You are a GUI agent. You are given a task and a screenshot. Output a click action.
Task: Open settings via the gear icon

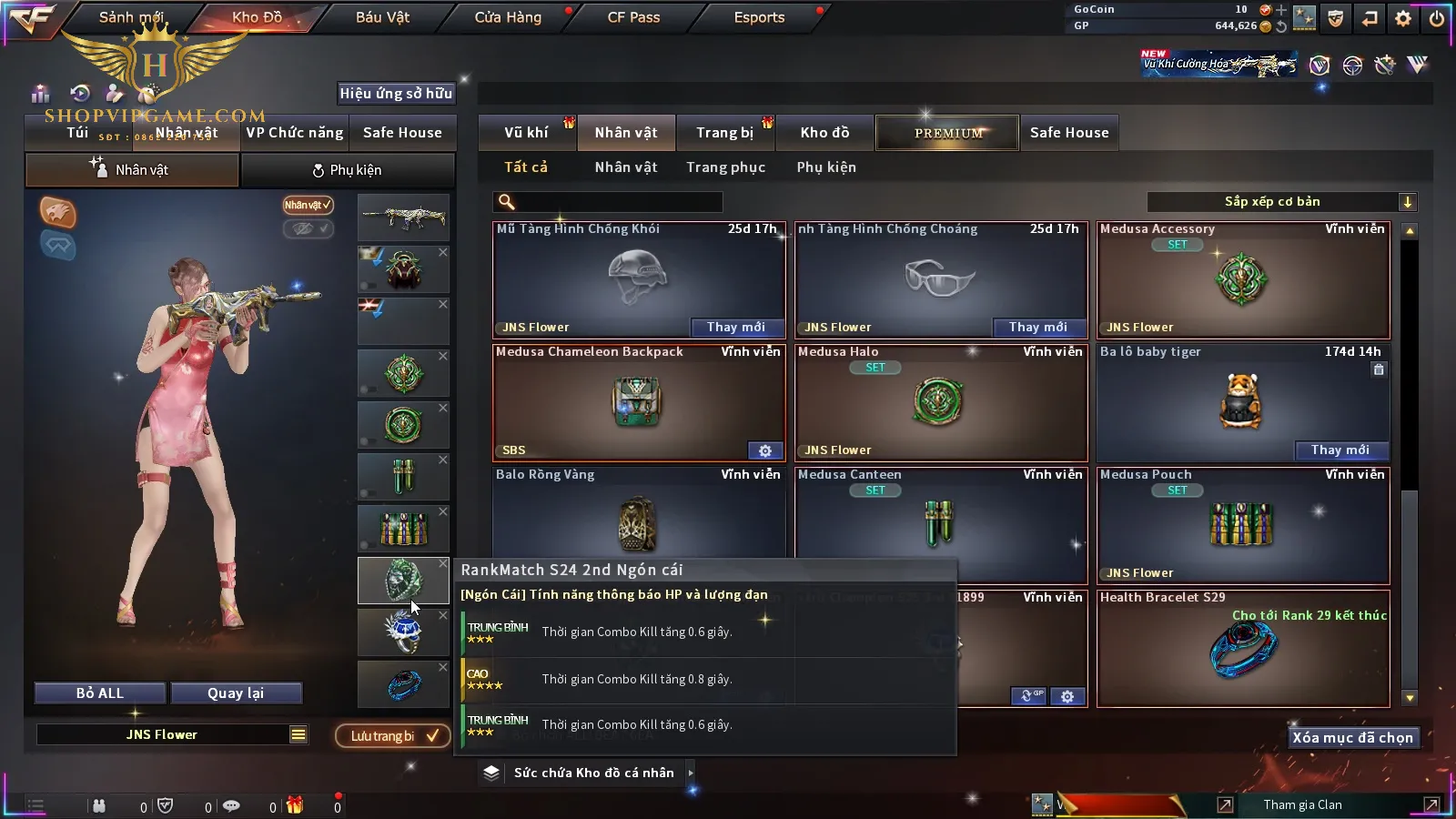[x=1403, y=18]
